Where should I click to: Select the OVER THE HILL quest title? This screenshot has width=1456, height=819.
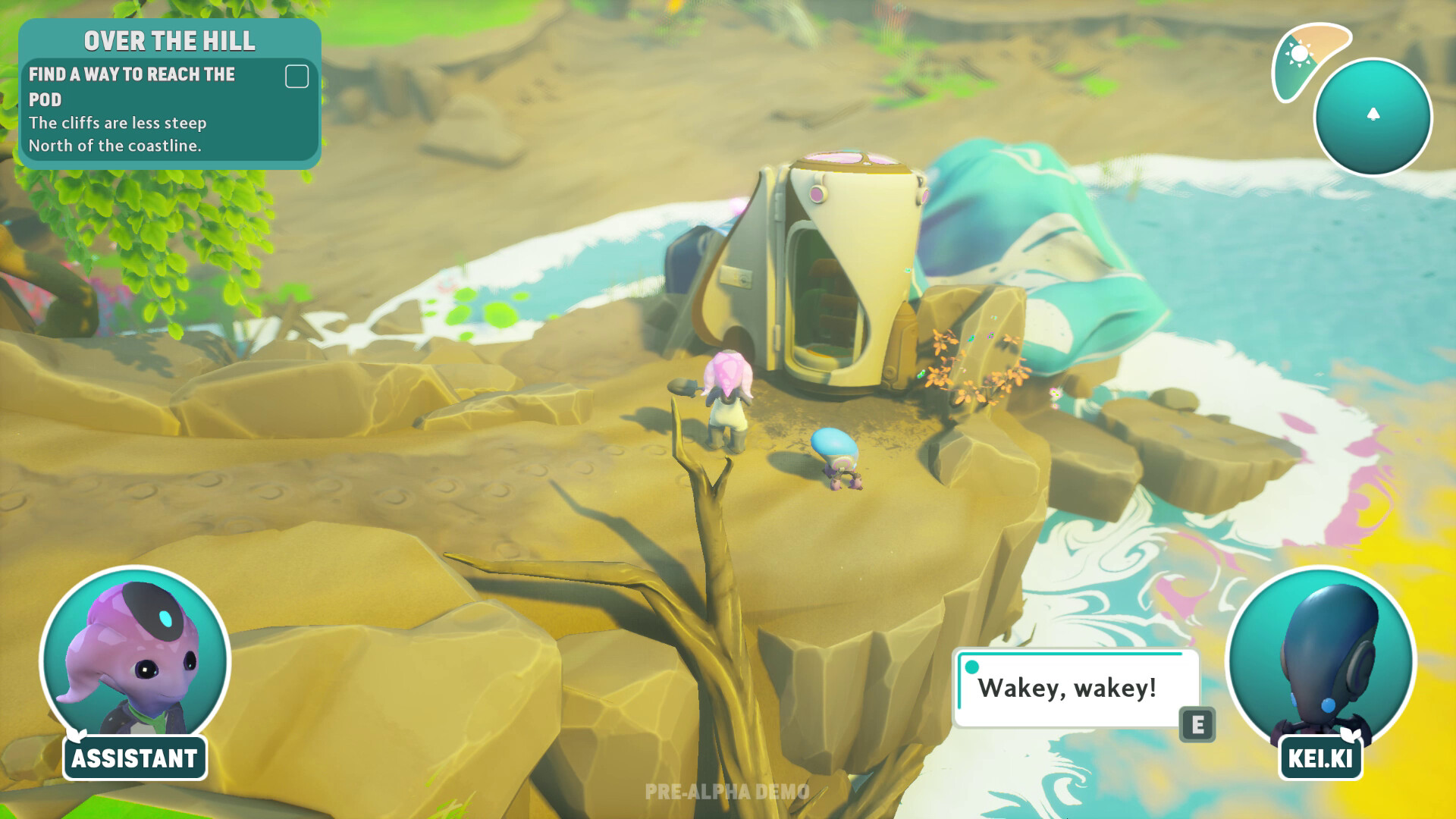[168, 41]
